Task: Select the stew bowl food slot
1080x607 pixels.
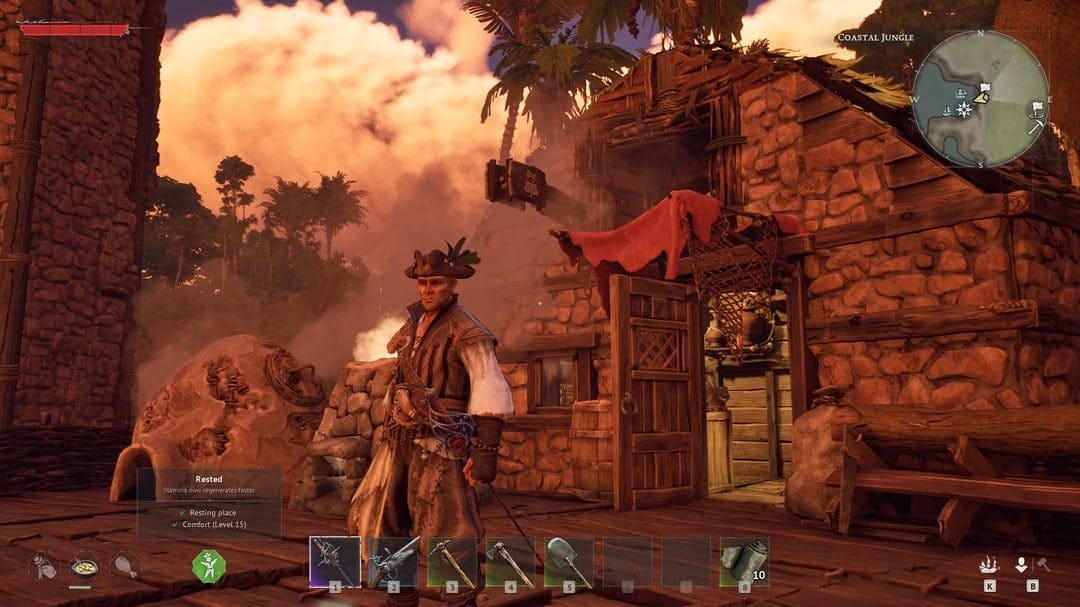Action: coord(84,566)
